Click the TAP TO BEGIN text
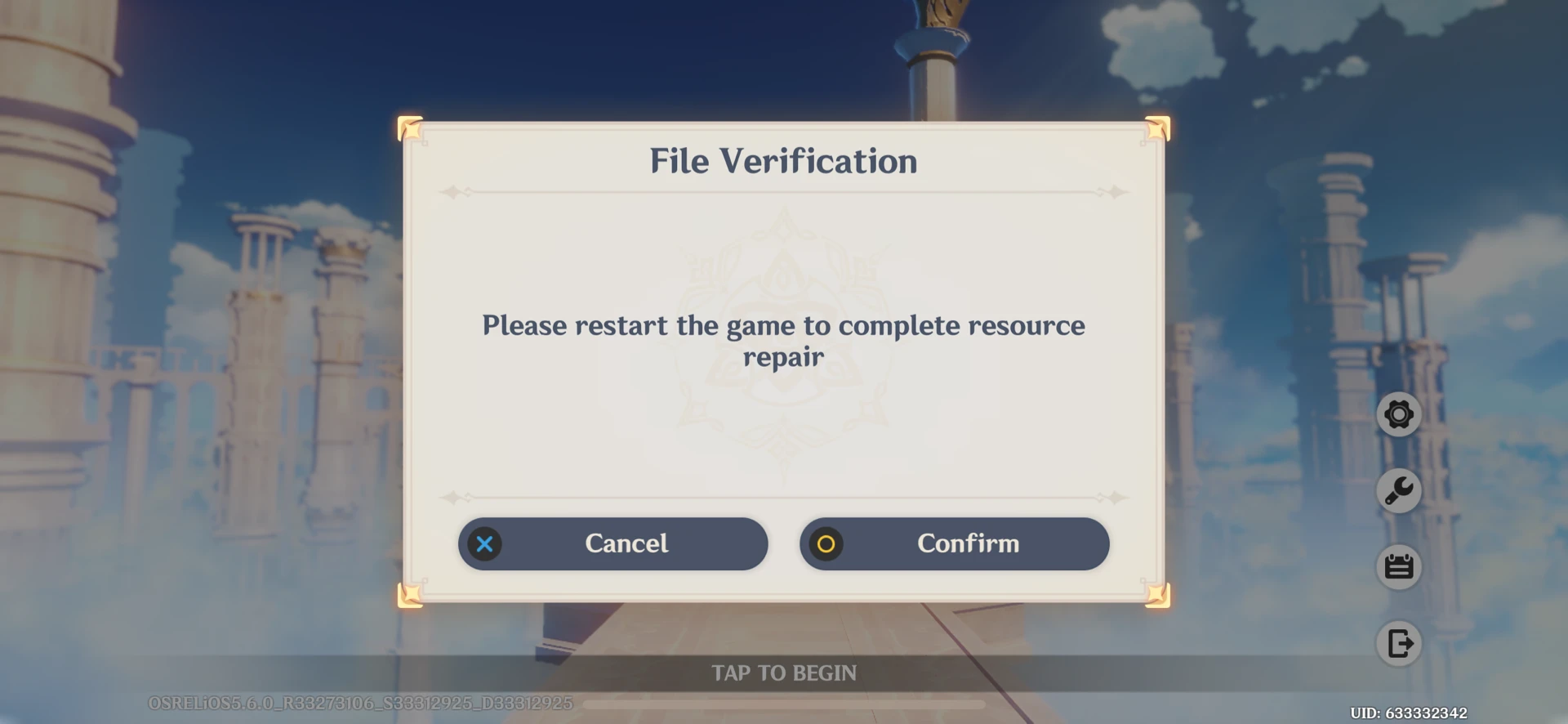This screenshot has width=1568, height=724. pos(784,673)
